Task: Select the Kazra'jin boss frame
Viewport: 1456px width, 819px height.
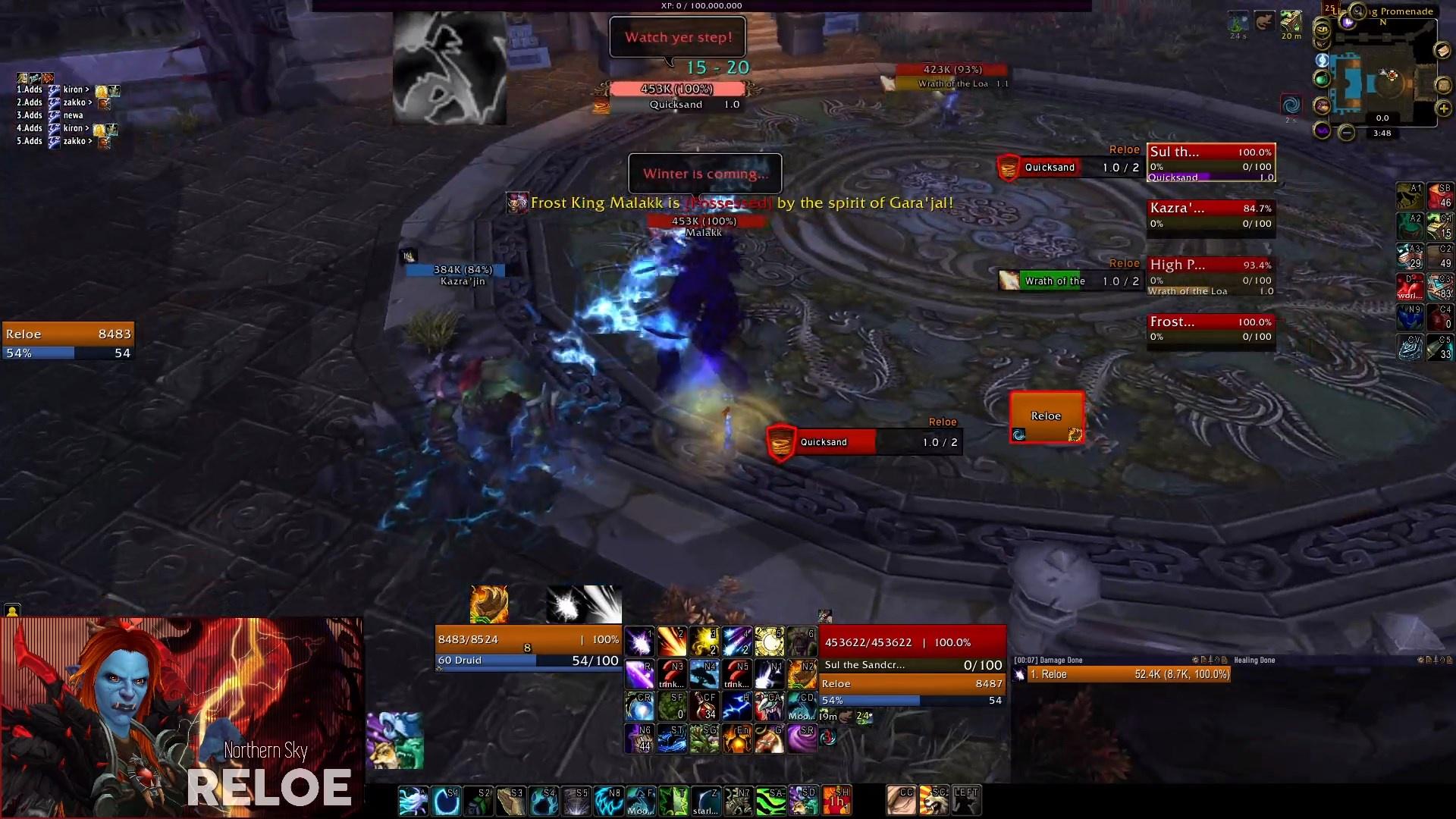Action: (1210, 215)
